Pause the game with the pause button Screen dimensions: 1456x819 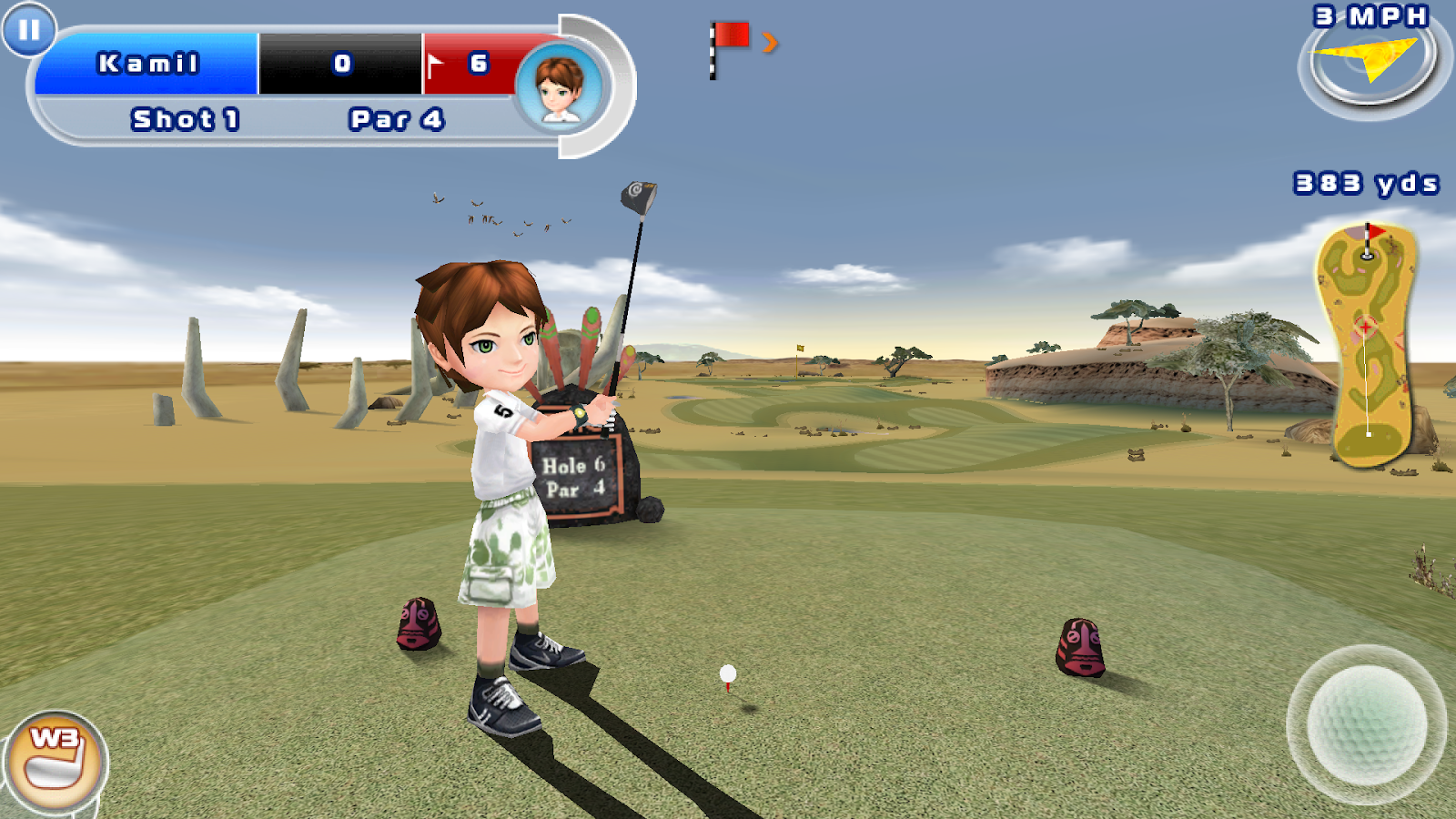click(29, 30)
